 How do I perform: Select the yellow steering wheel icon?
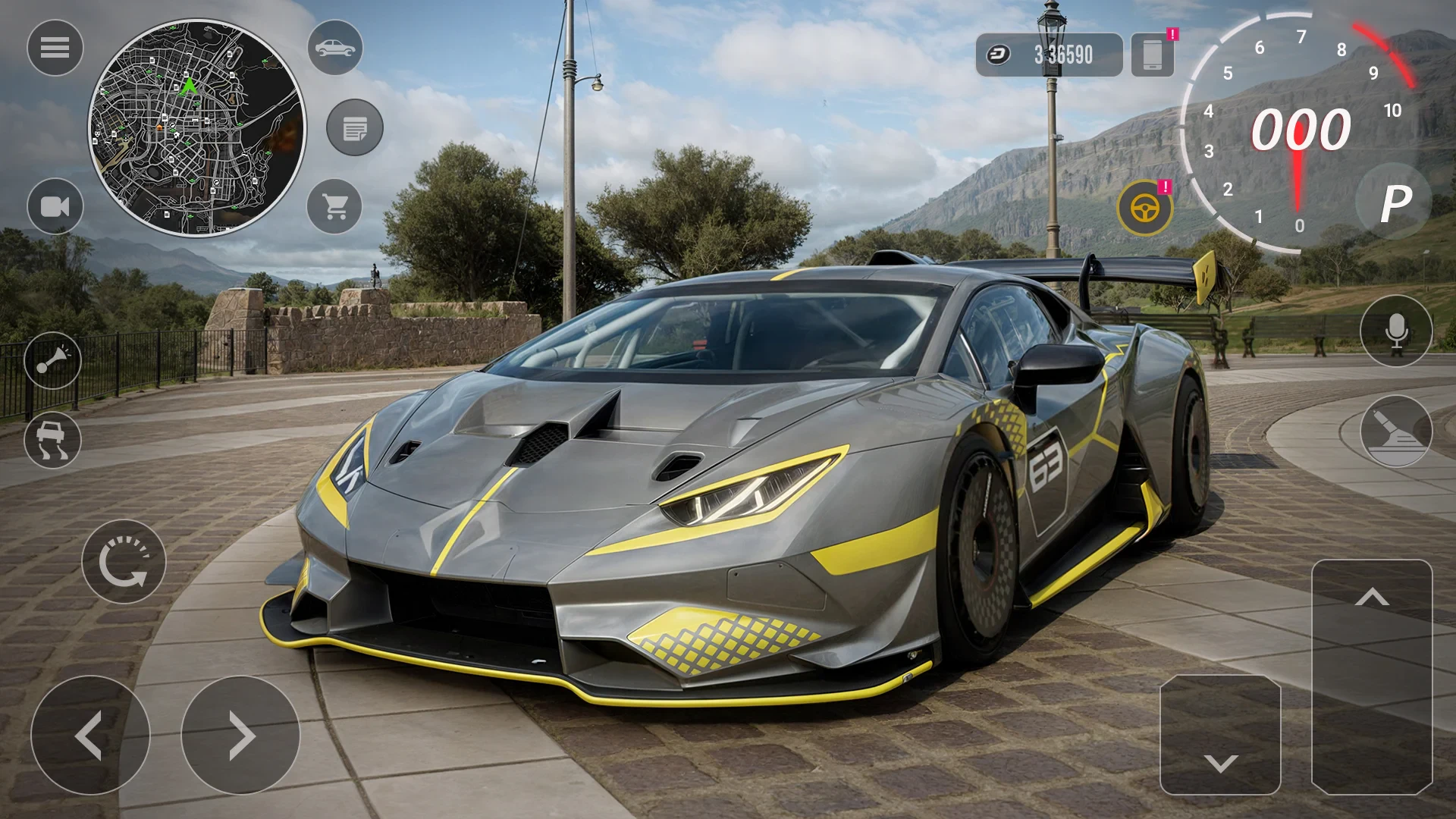pos(1144,207)
